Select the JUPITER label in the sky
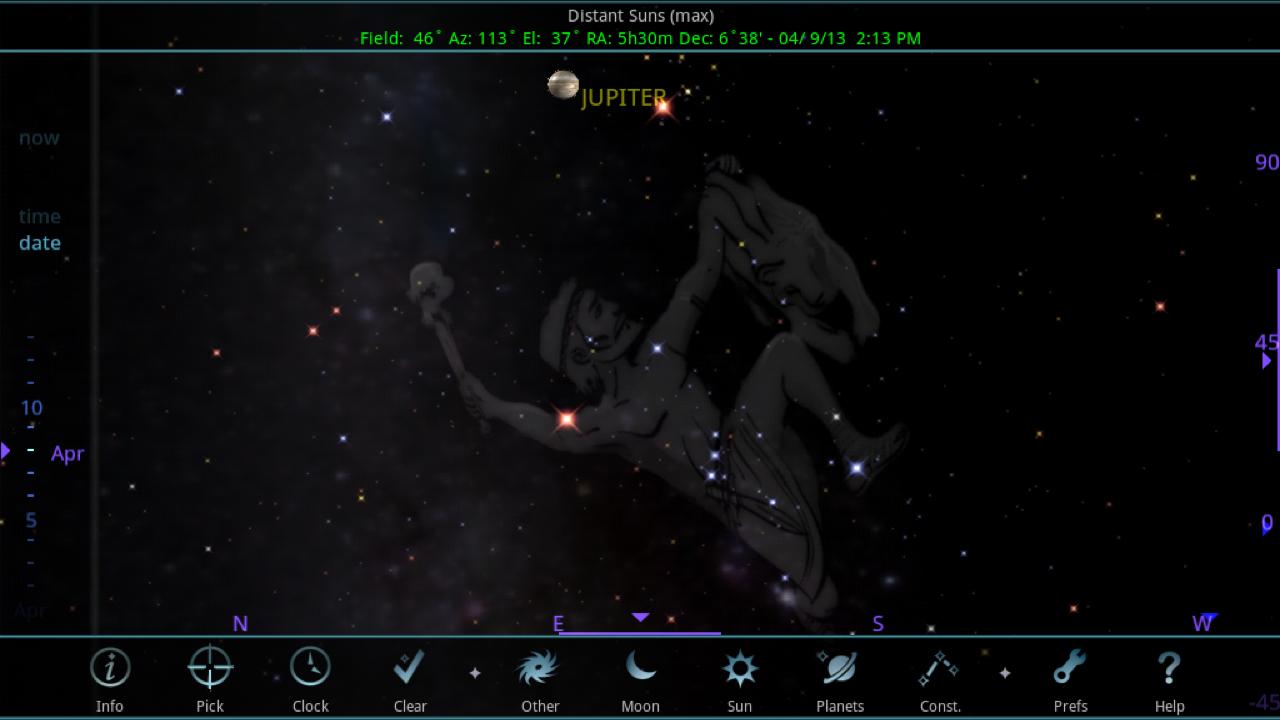Viewport: 1280px width, 720px height. point(624,98)
